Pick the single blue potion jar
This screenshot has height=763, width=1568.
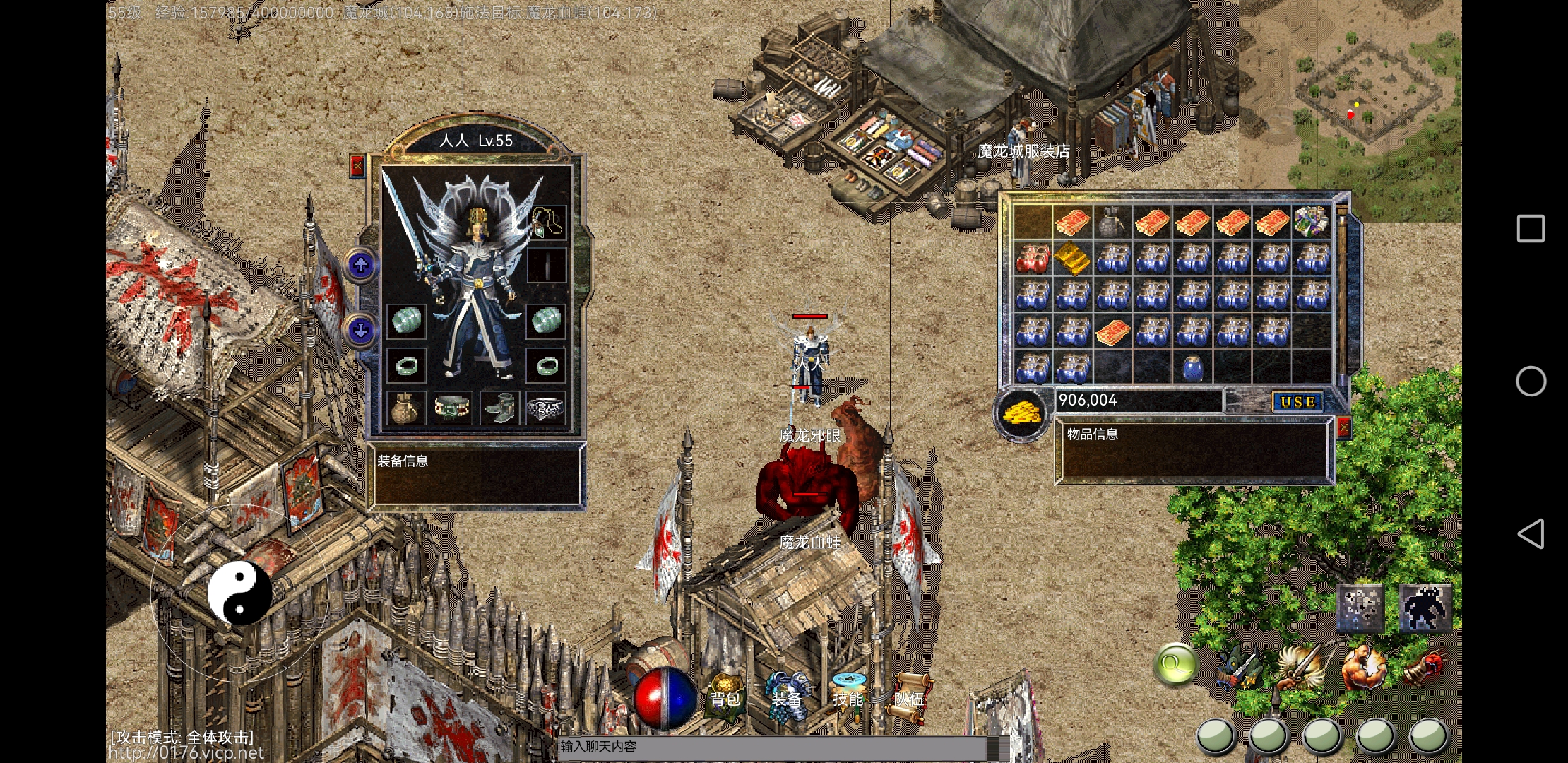[x=1192, y=367]
